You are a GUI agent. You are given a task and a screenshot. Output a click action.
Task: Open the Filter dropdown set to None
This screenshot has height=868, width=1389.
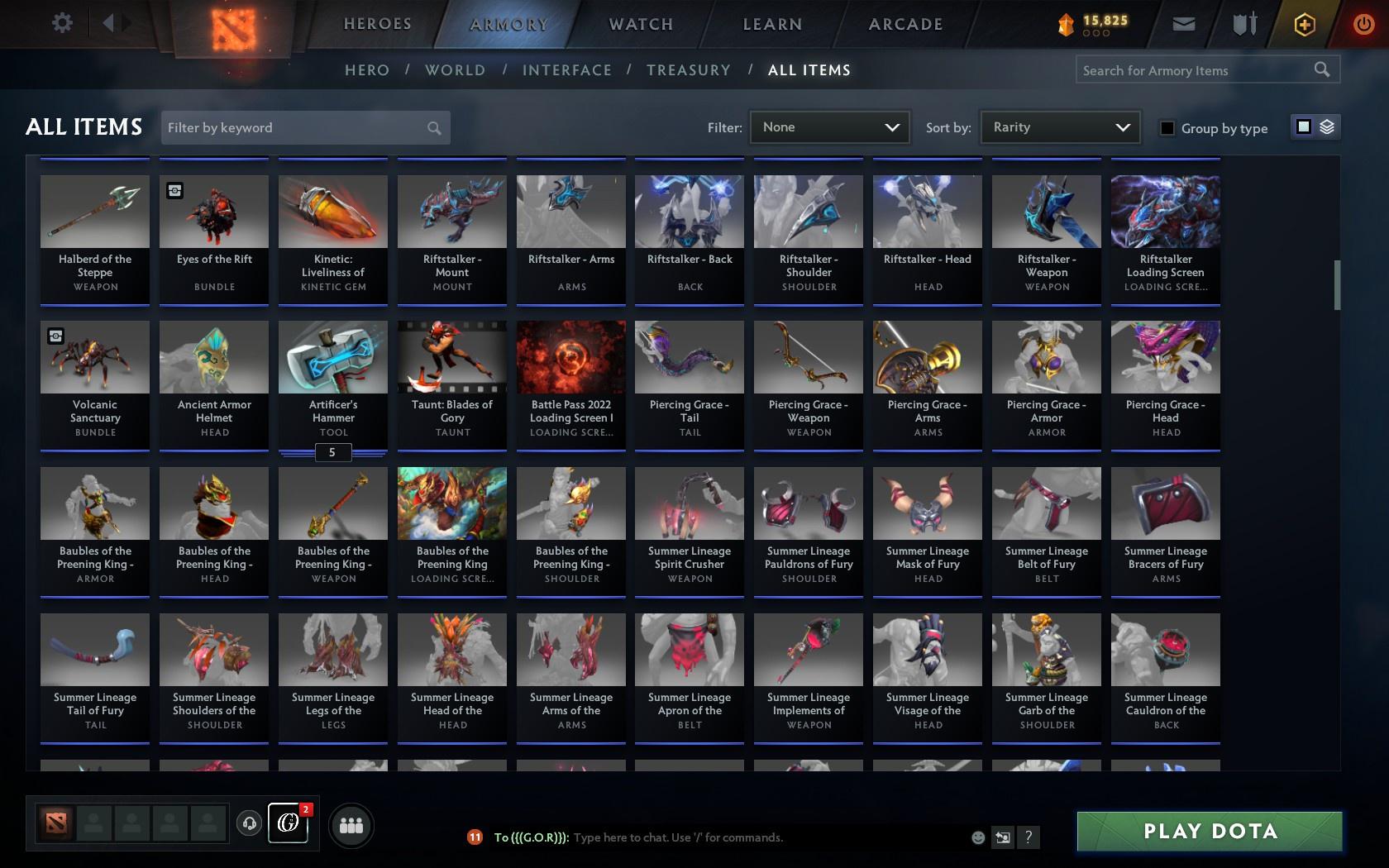click(829, 127)
